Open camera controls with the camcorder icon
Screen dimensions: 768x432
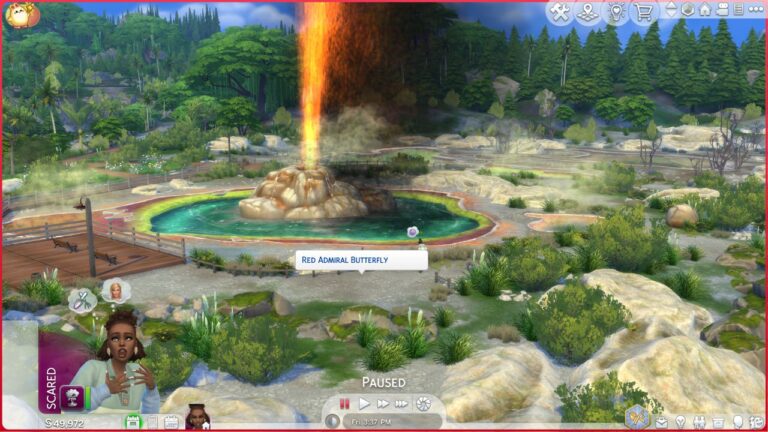722,10
